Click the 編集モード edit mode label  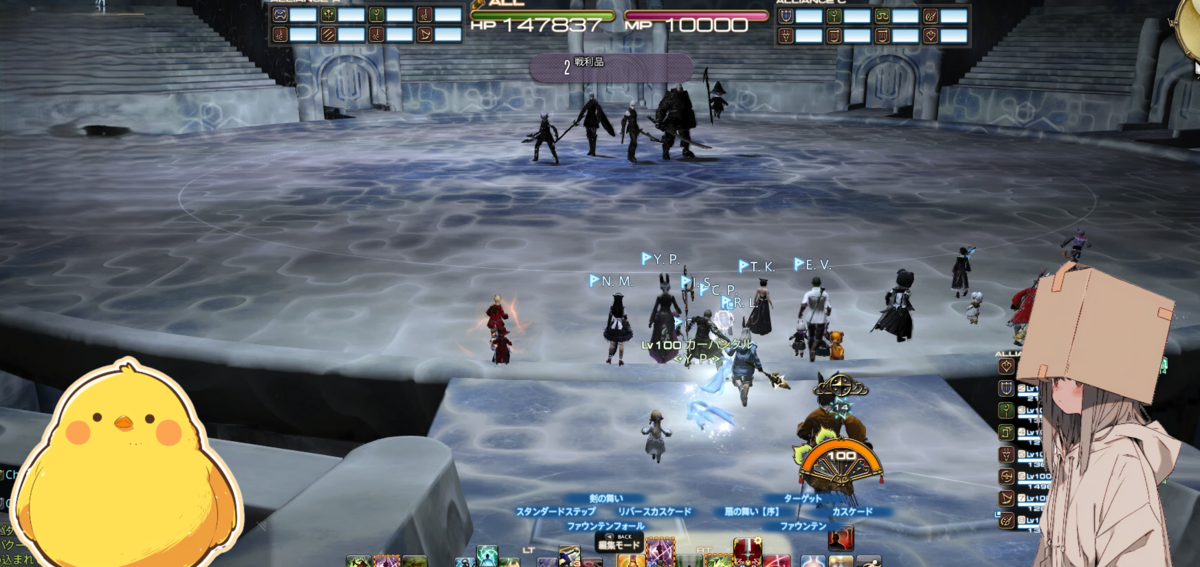618,546
